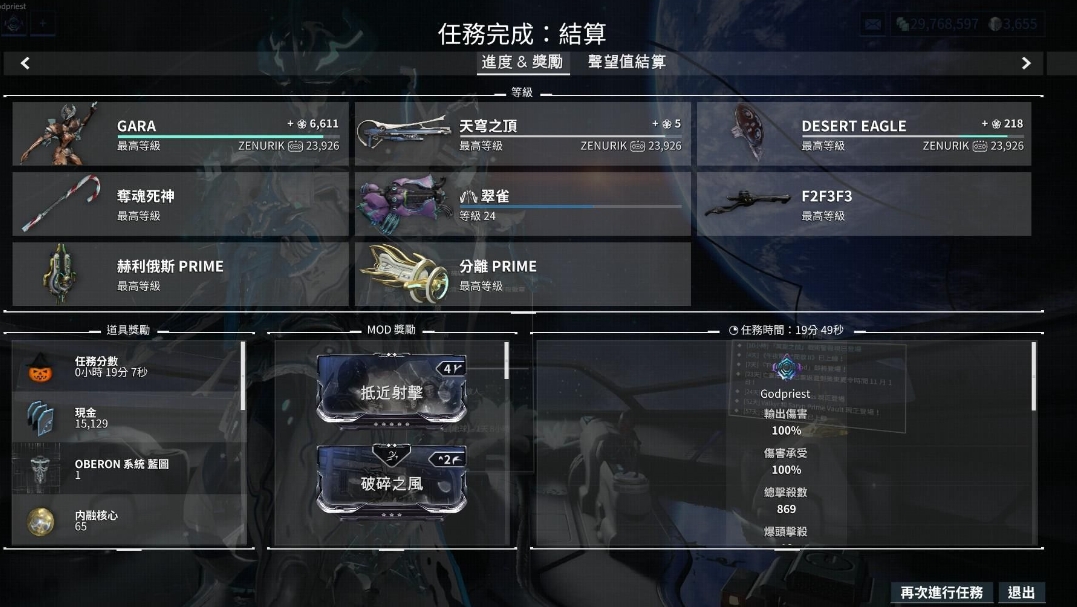This screenshot has width=1077, height=607.
Task: Choose the 赫利俄斯 PRIME entry
Action: click(181, 274)
